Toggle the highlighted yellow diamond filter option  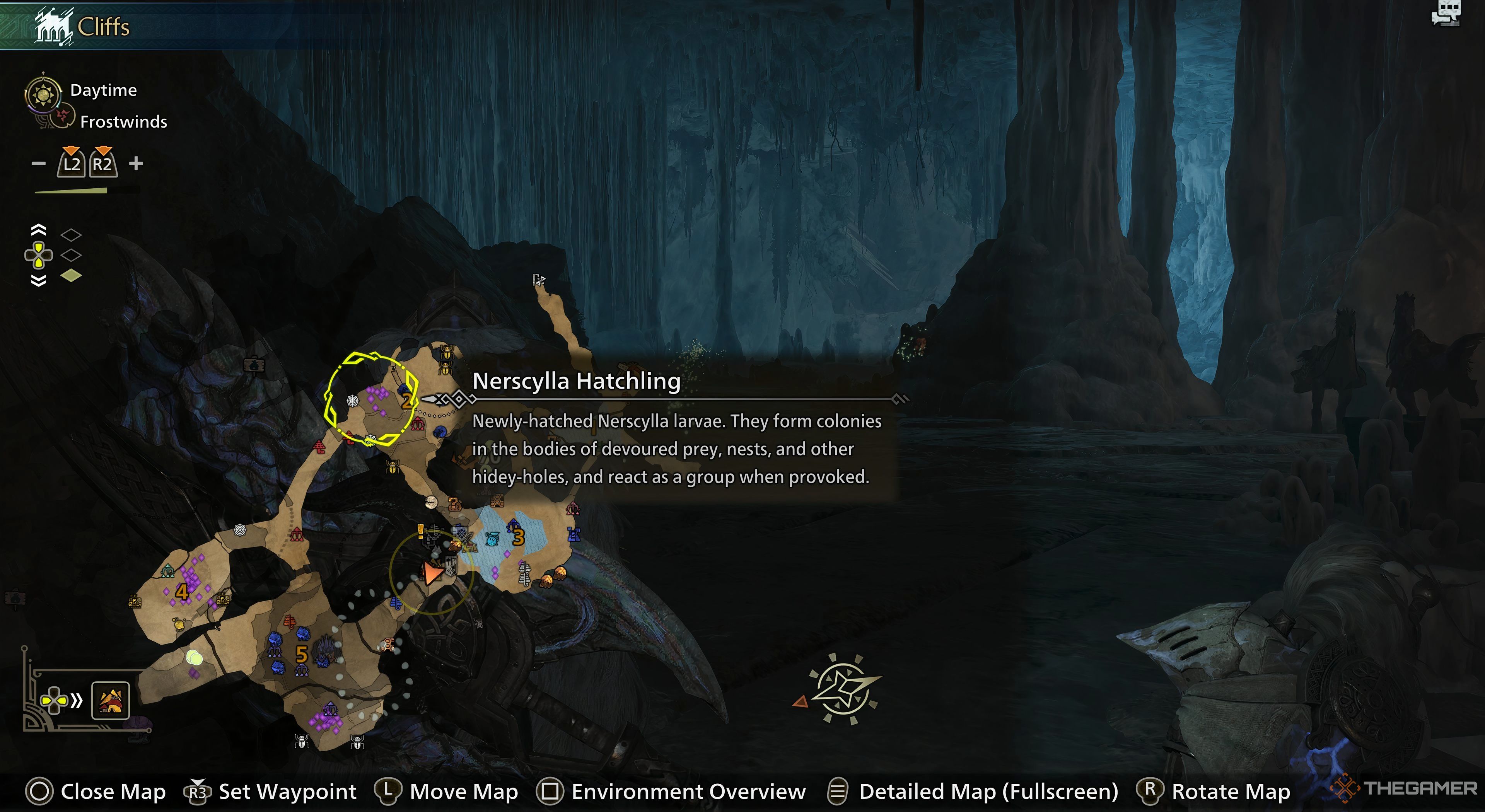click(x=72, y=275)
